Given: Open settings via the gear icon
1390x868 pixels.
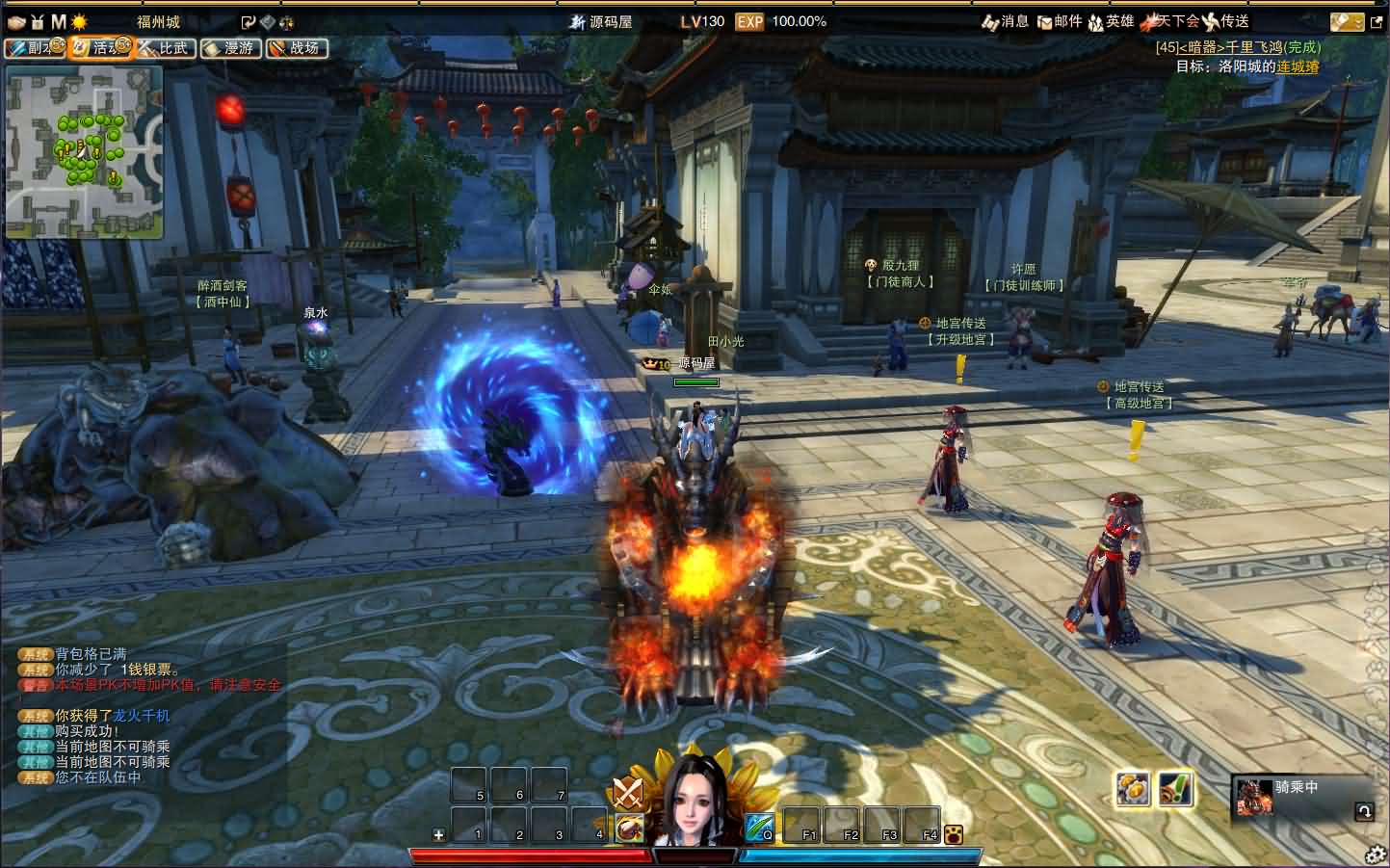Looking at the screenshot, I should [x=1376, y=855].
